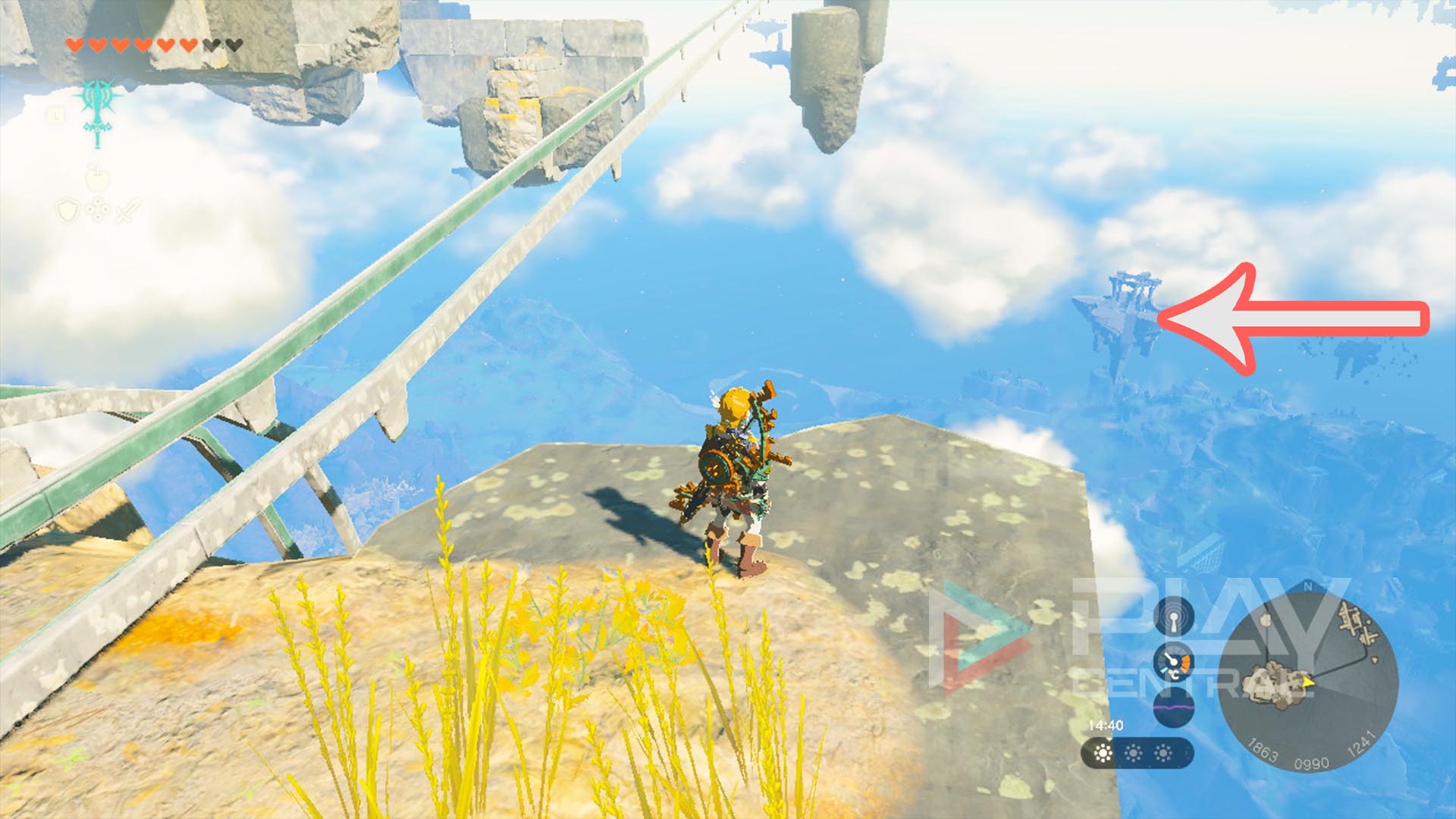Click the purple audio waveform circle

coord(1173,708)
